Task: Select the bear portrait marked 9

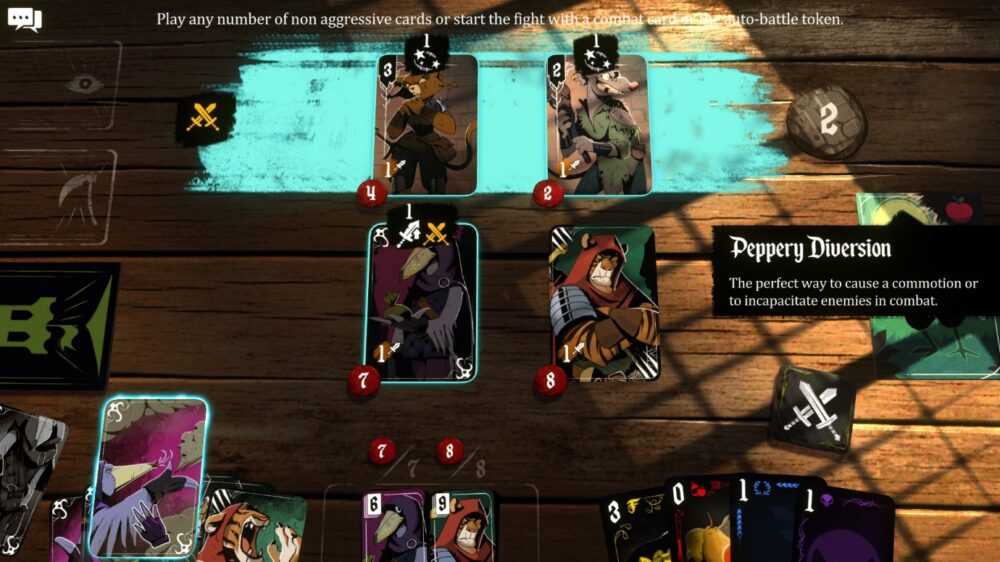Action: coord(461,525)
